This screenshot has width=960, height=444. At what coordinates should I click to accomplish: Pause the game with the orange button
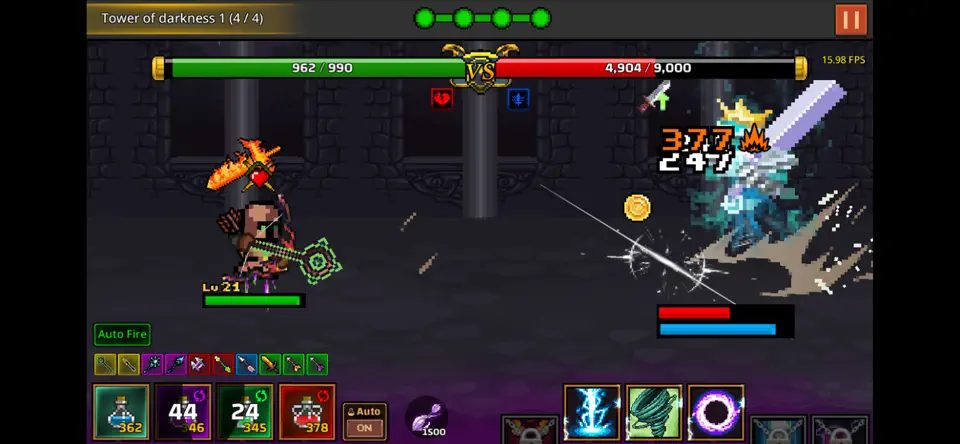click(x=851, y=19)
